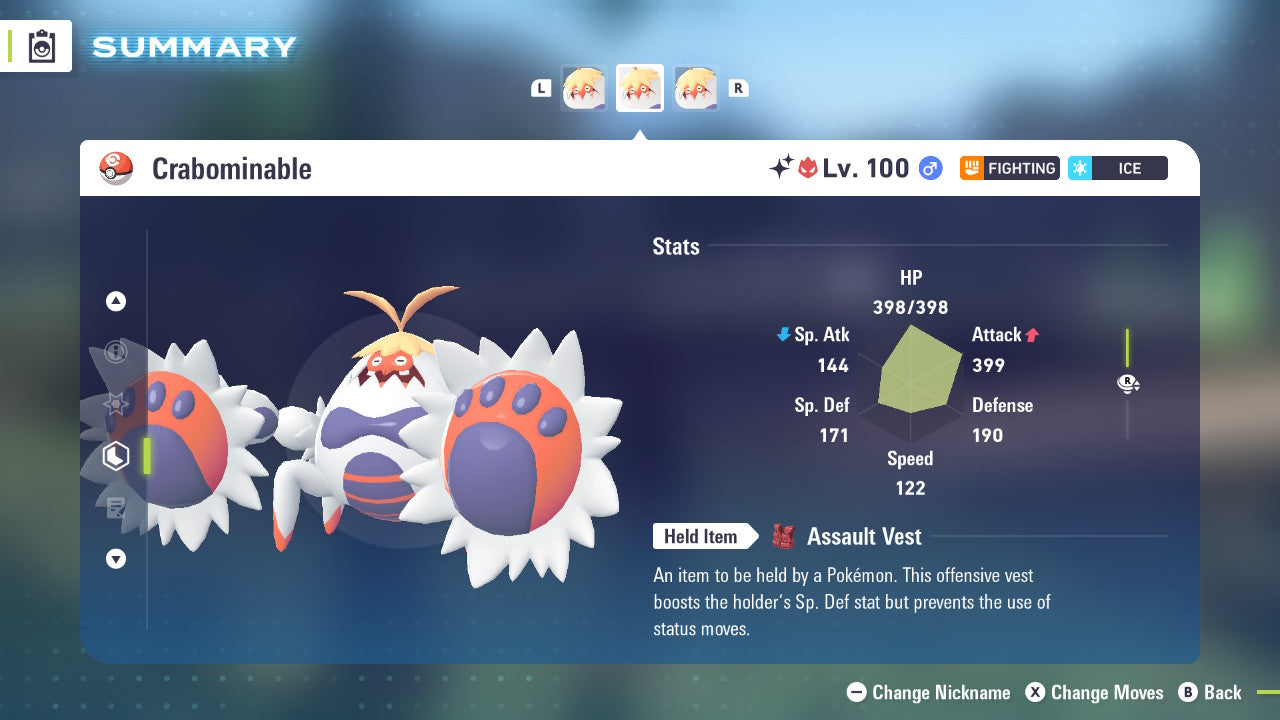The width and height of the screenshot is (1280, 720).
Task: Click the ICE type badge
Action: click(1117, 168)
